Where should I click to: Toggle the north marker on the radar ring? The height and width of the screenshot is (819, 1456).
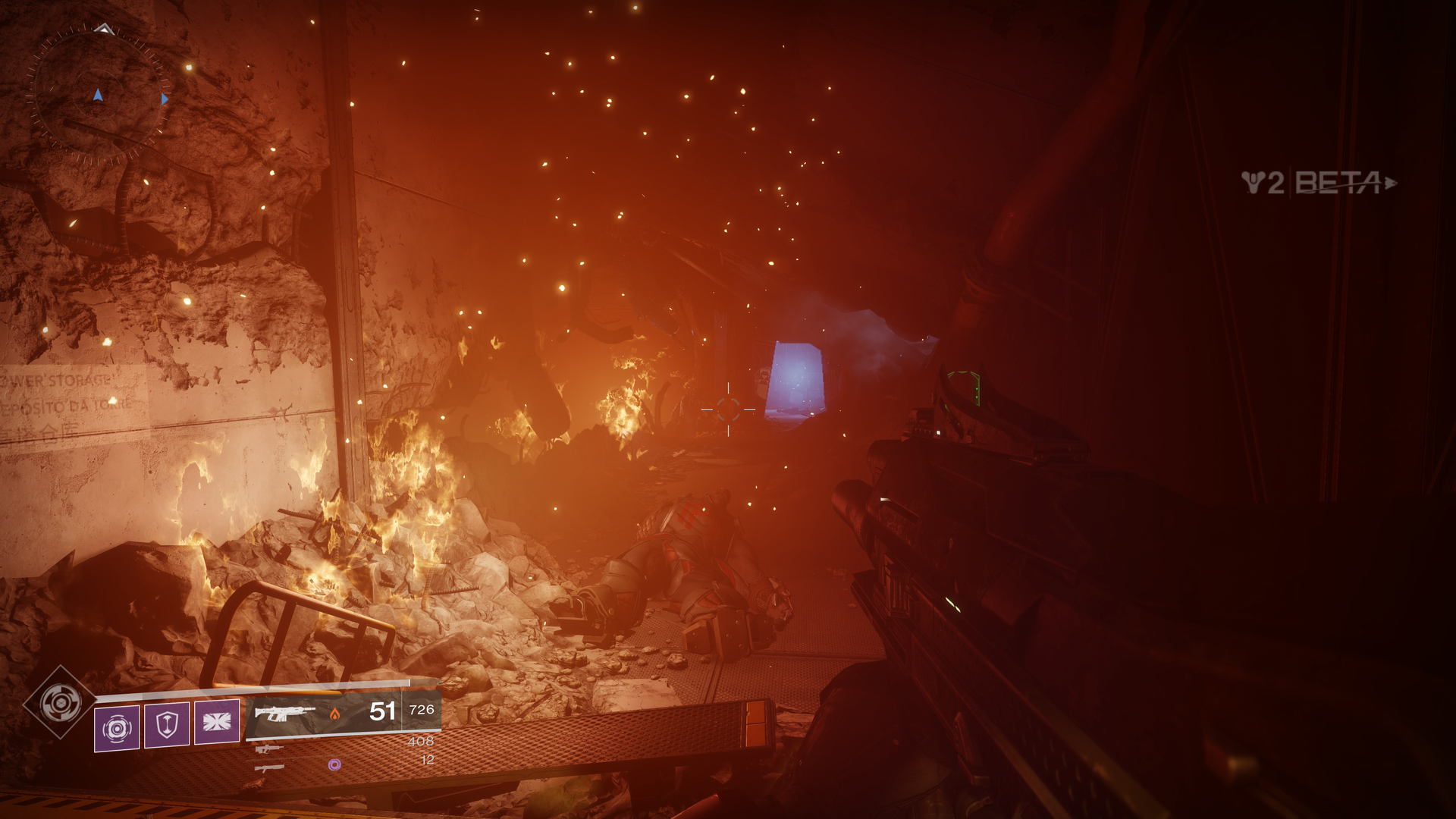tap(104, 28)
